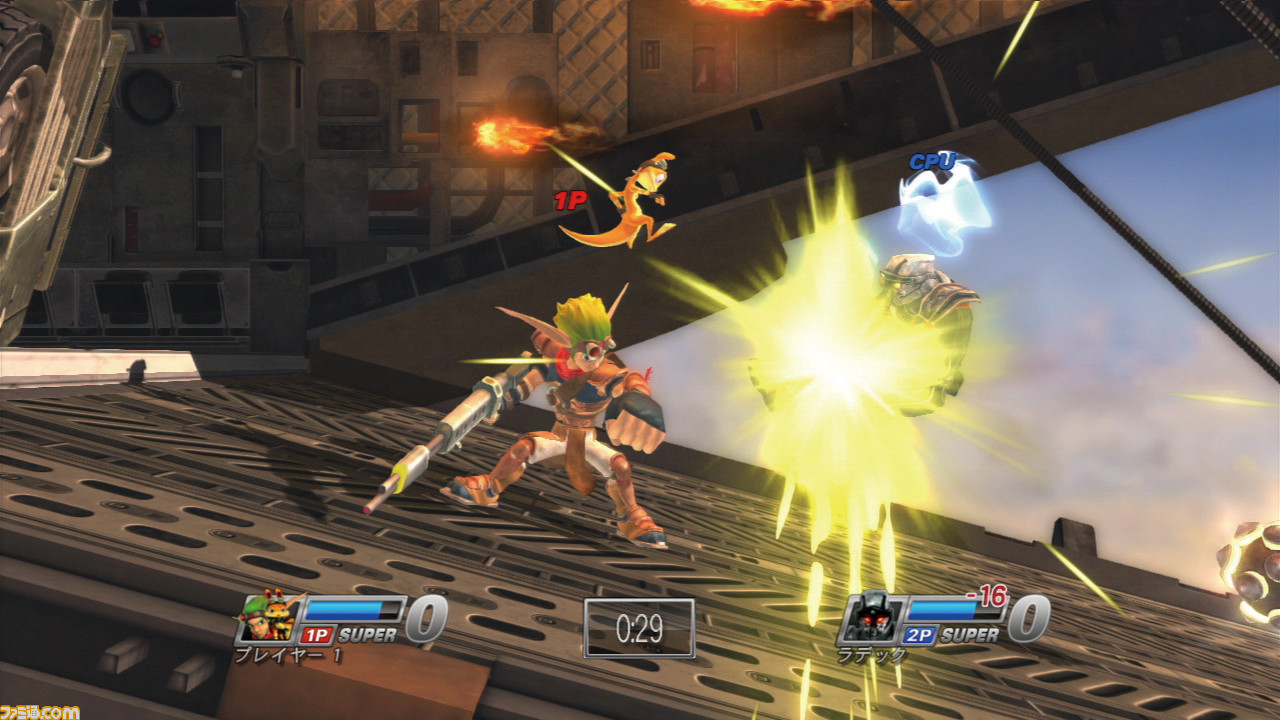Select the Jak and Daxter player portrait
Image resolution: width=1280 pixels, height=720 pixels.
[x=268, y=618]
